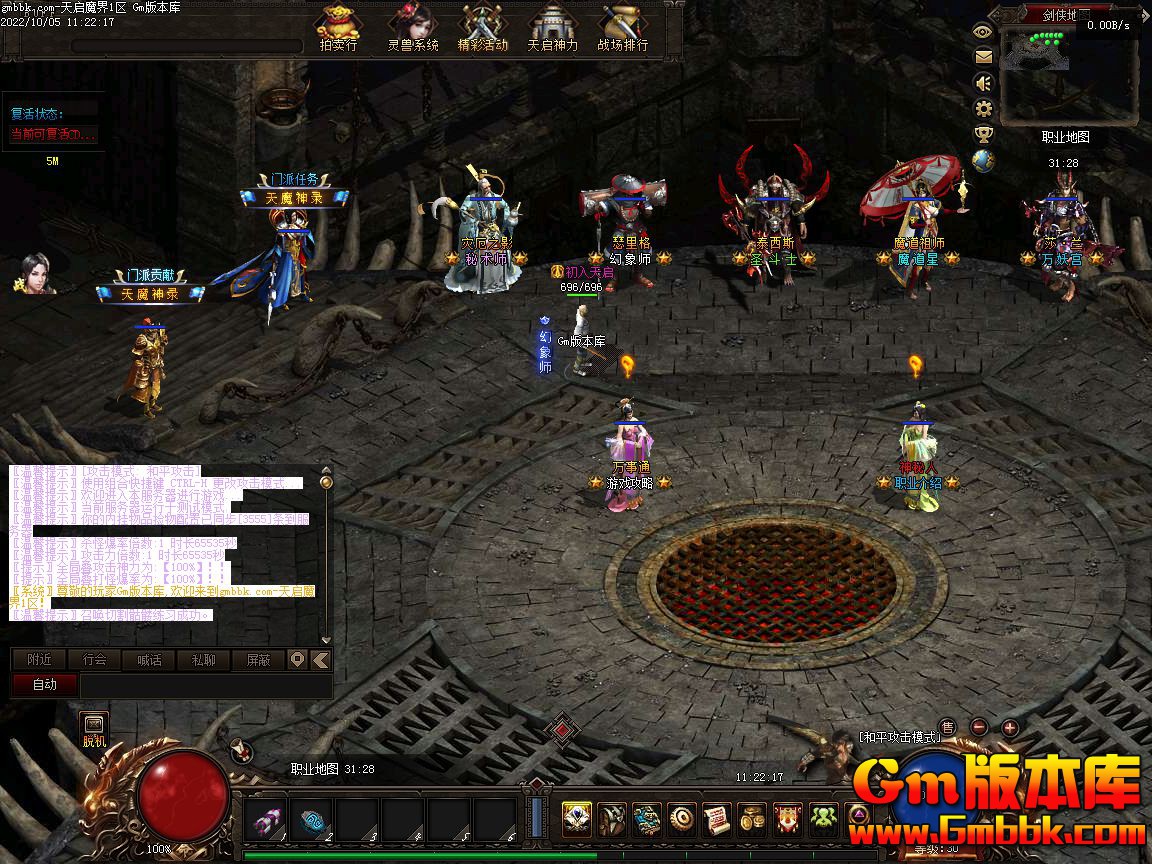
Task: Open the 灵兽系统 spirit beast menu
Action: point(412,28)
